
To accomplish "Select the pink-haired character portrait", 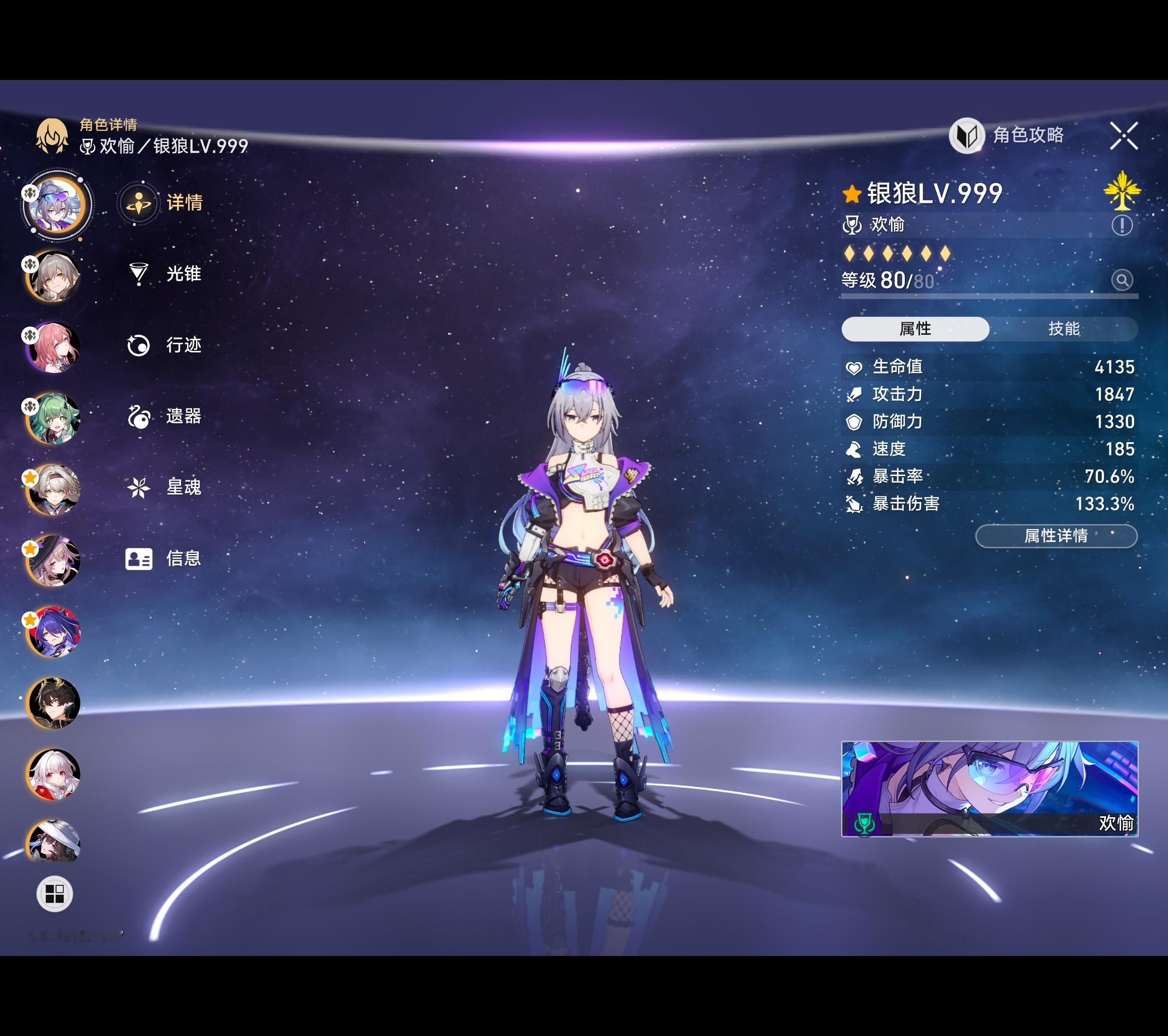I will pos(54,348).
